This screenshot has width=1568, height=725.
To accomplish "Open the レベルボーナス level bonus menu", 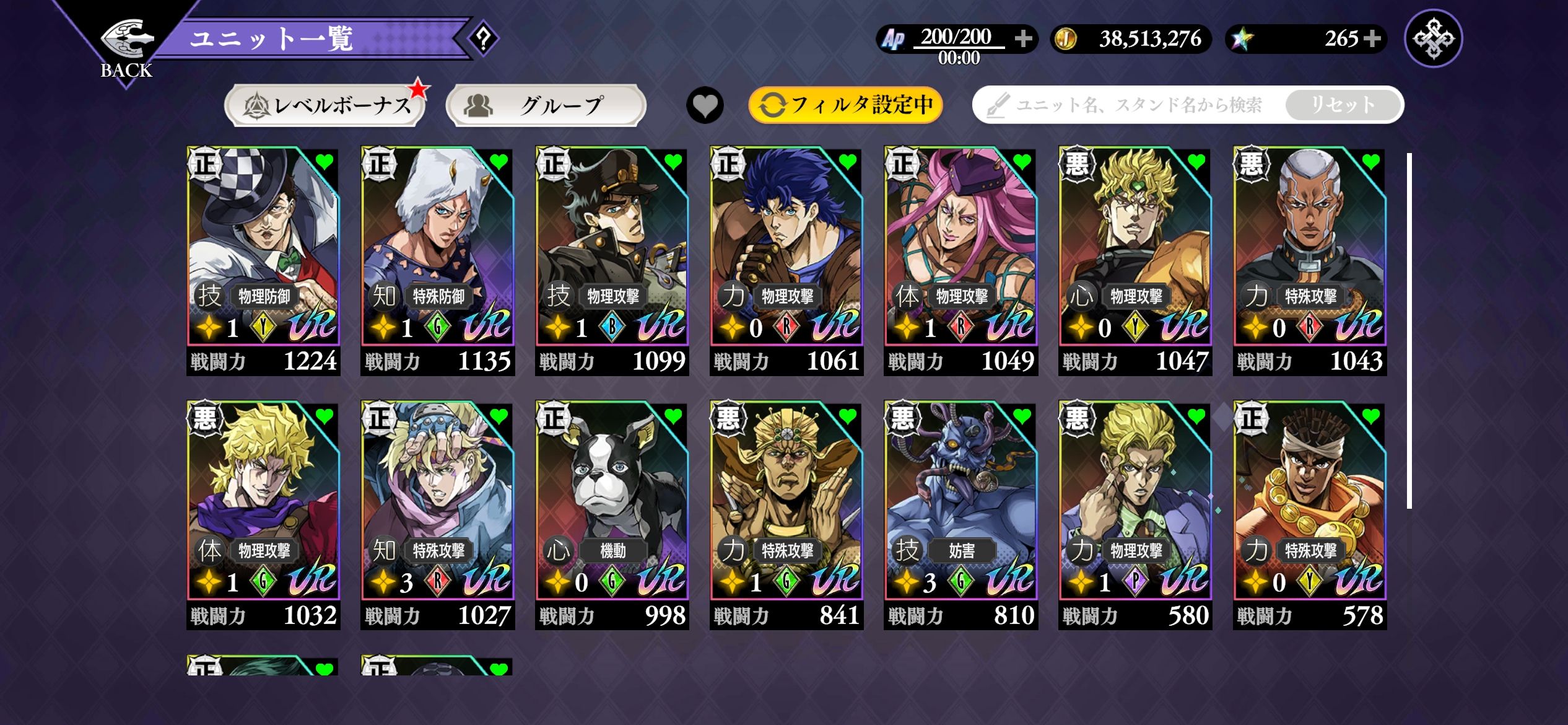I will point(325,105).
